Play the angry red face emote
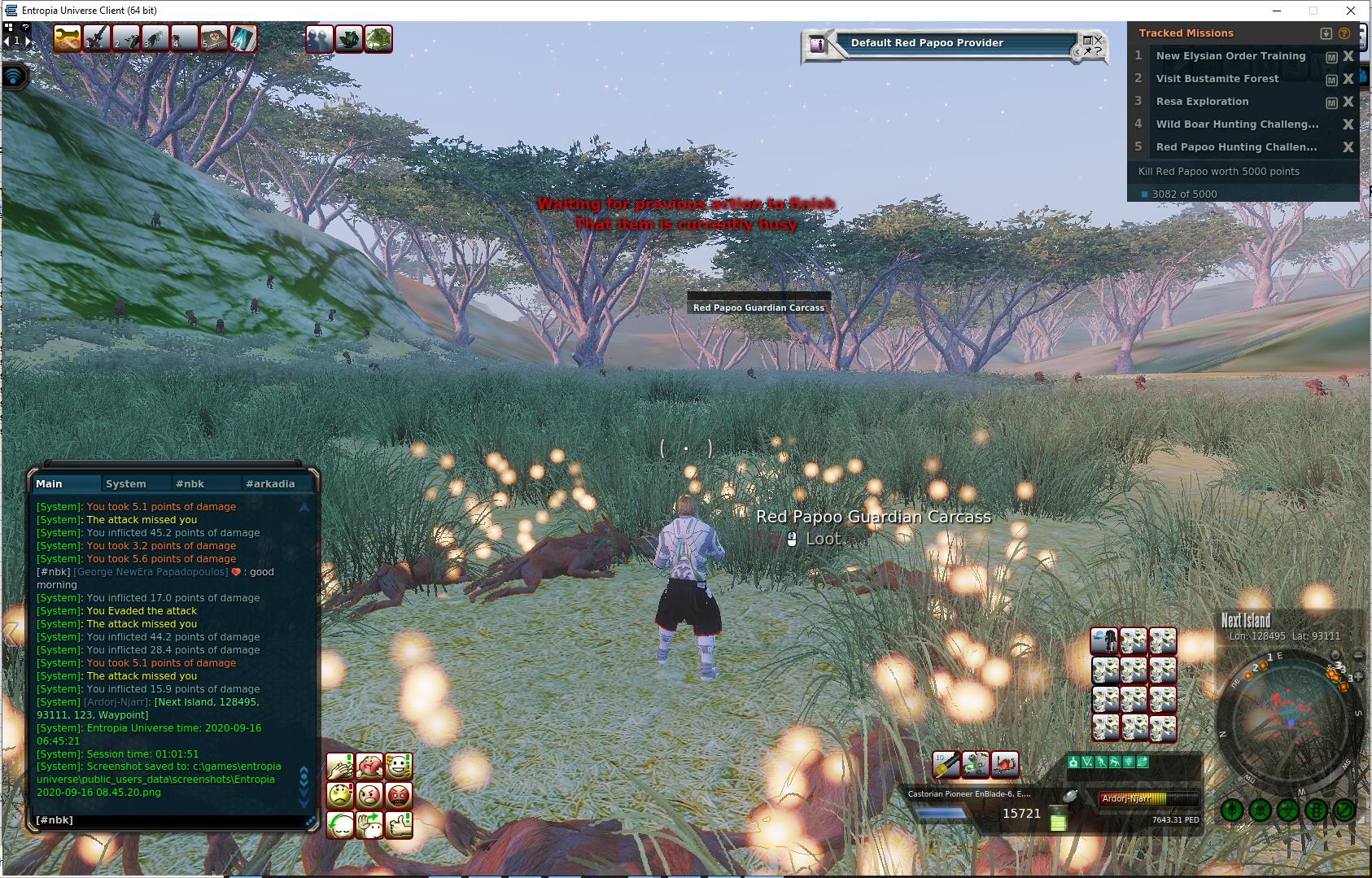The image size is (1372, 878). click(x=399, y=795)
